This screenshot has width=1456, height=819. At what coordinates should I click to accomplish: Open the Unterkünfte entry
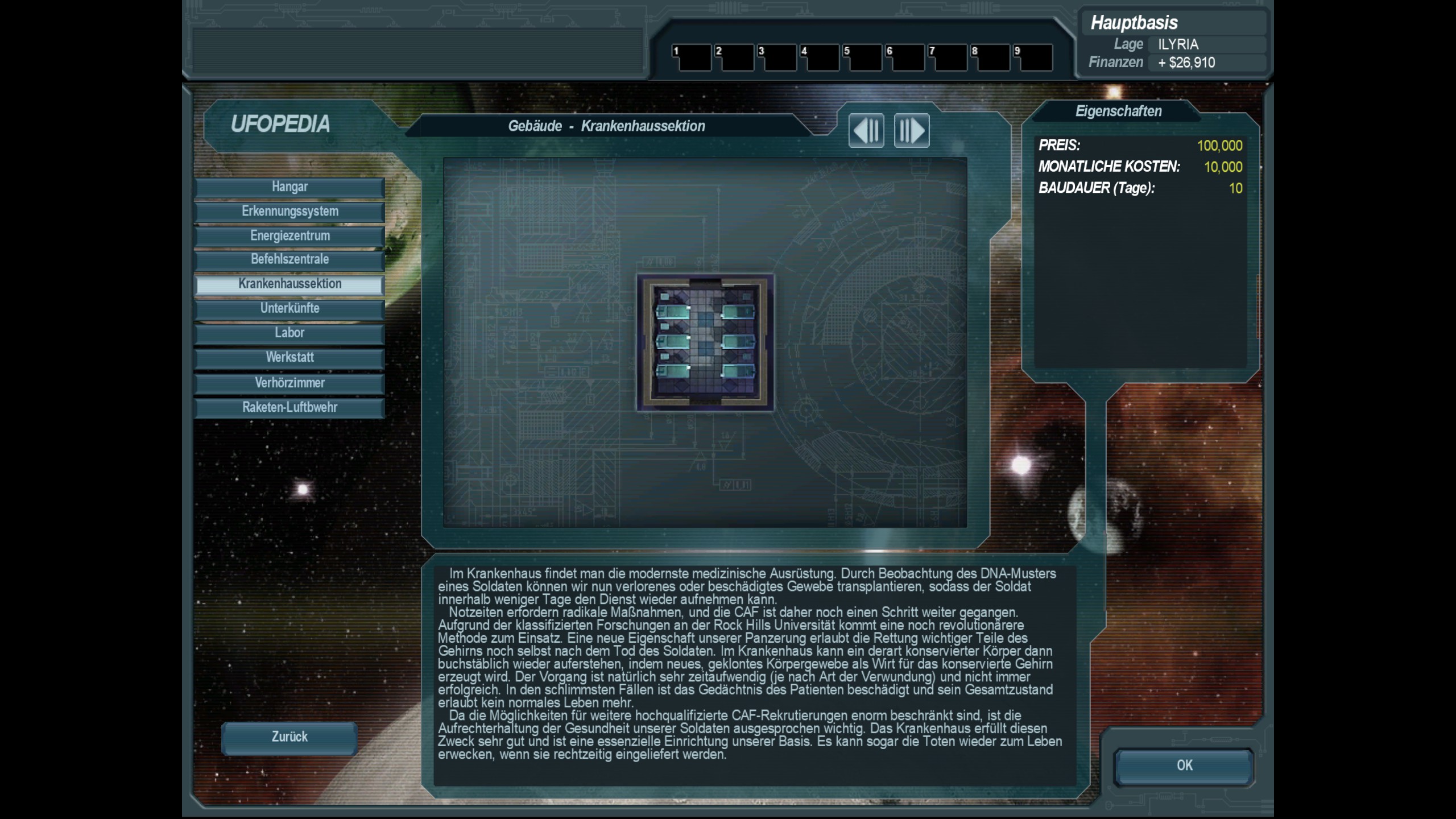coord(289,309)
